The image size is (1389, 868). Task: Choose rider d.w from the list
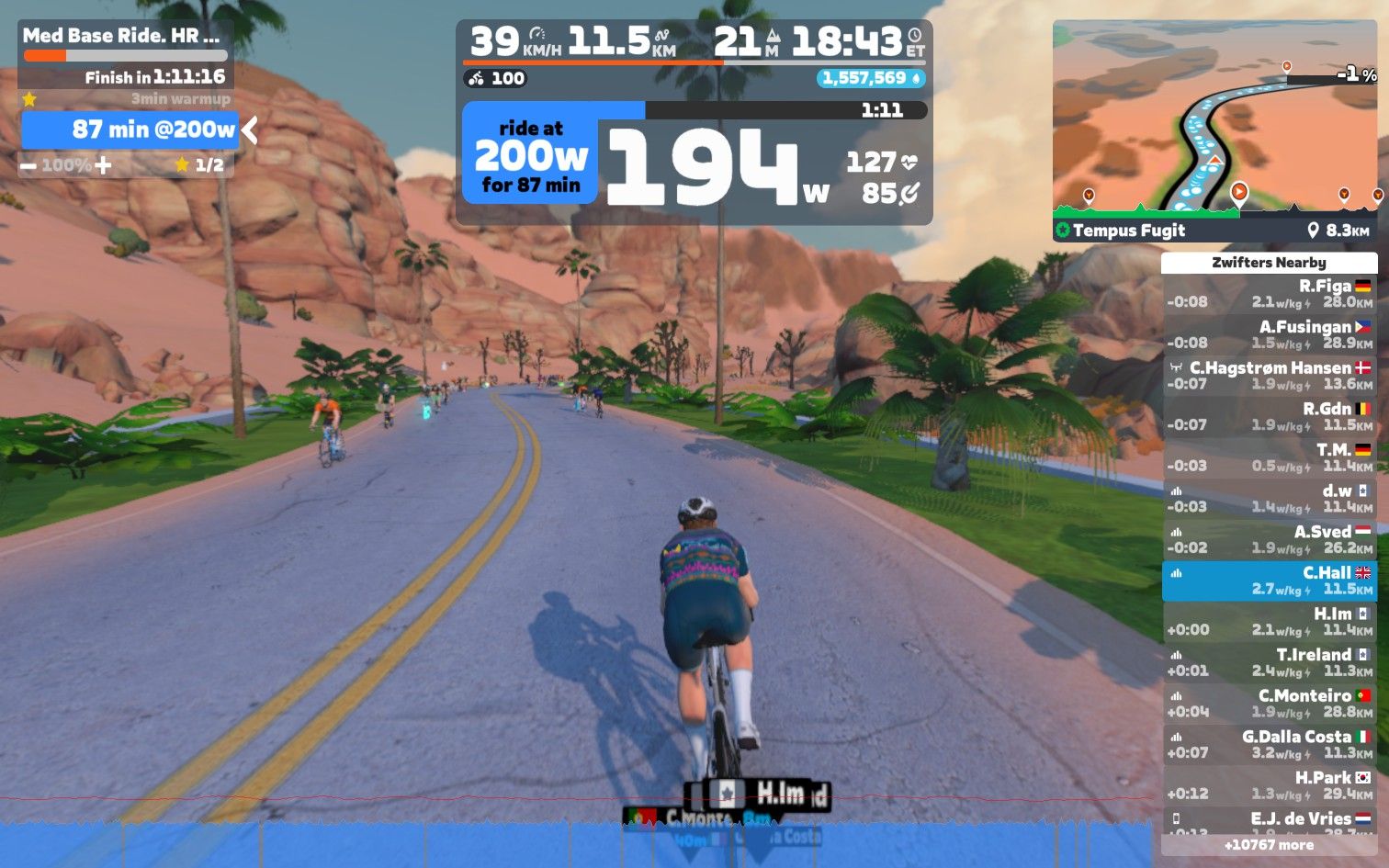[x=1269, y=499]
